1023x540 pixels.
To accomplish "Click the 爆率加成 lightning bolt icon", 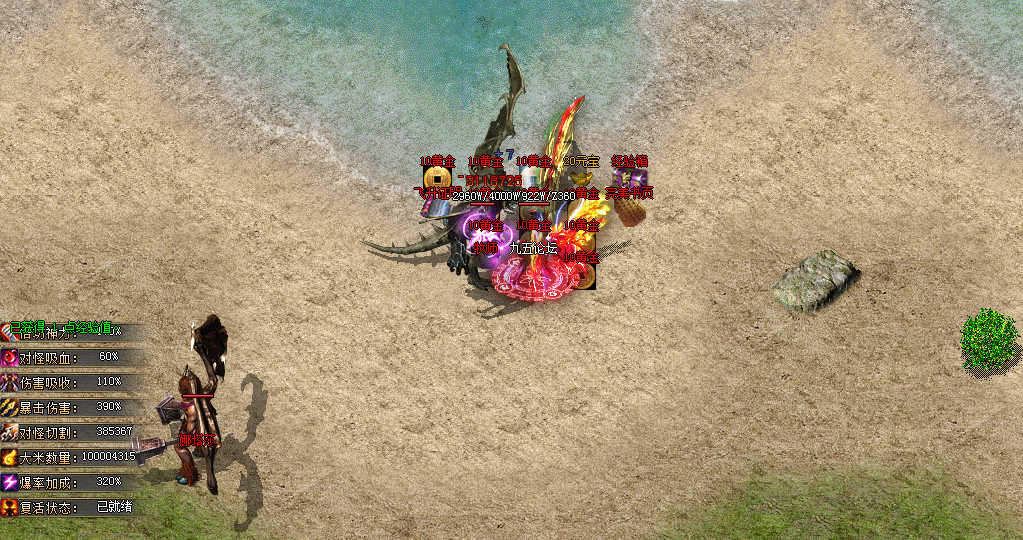I will pyautogui.click(x=10, y=482).
